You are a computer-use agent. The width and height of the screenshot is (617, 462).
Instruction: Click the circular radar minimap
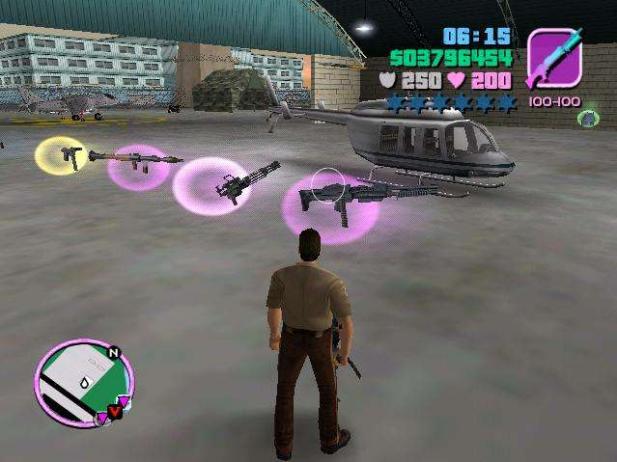[x=83, y=383]
